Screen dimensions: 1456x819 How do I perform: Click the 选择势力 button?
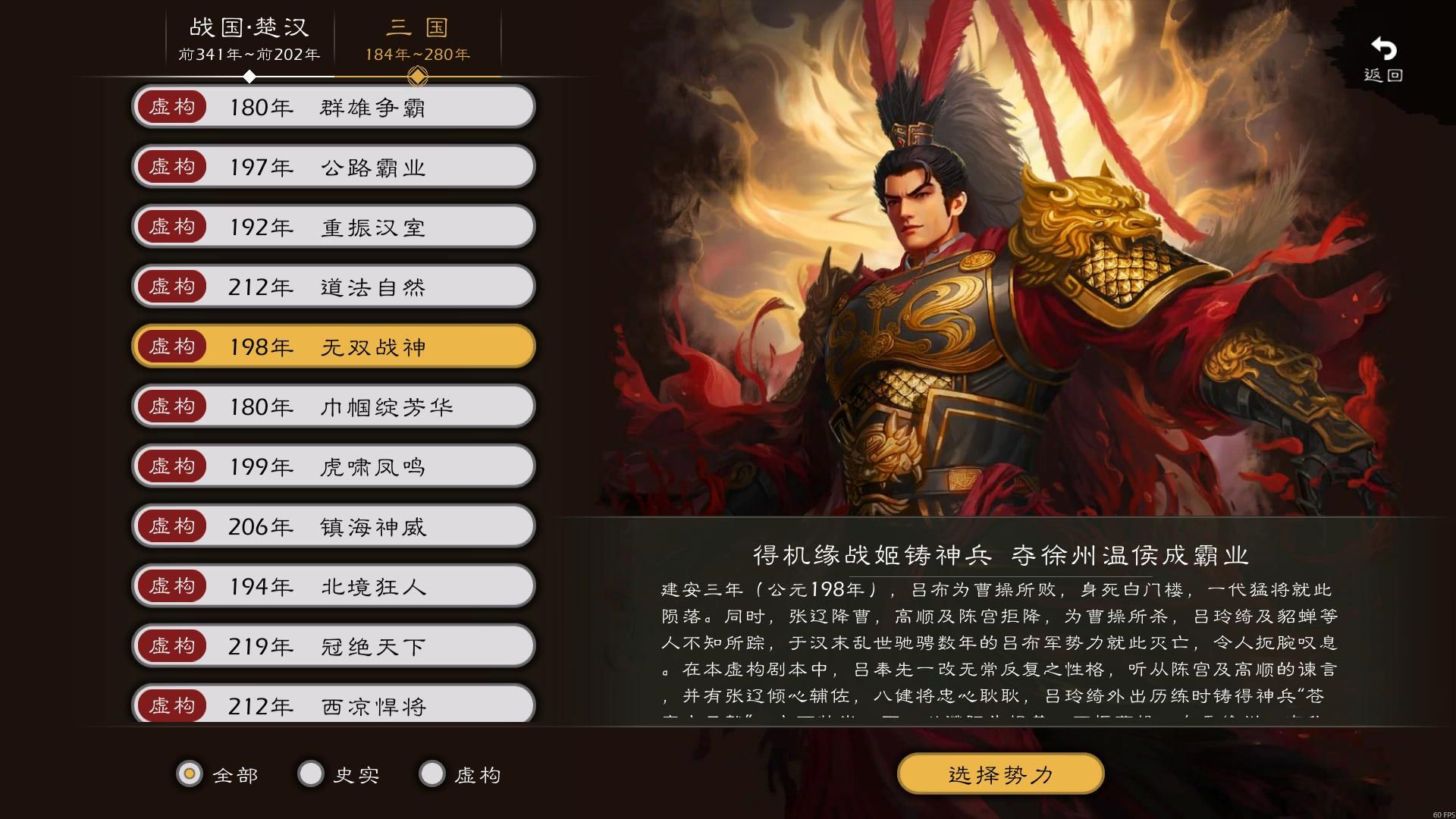click(x=1000, y=773)
